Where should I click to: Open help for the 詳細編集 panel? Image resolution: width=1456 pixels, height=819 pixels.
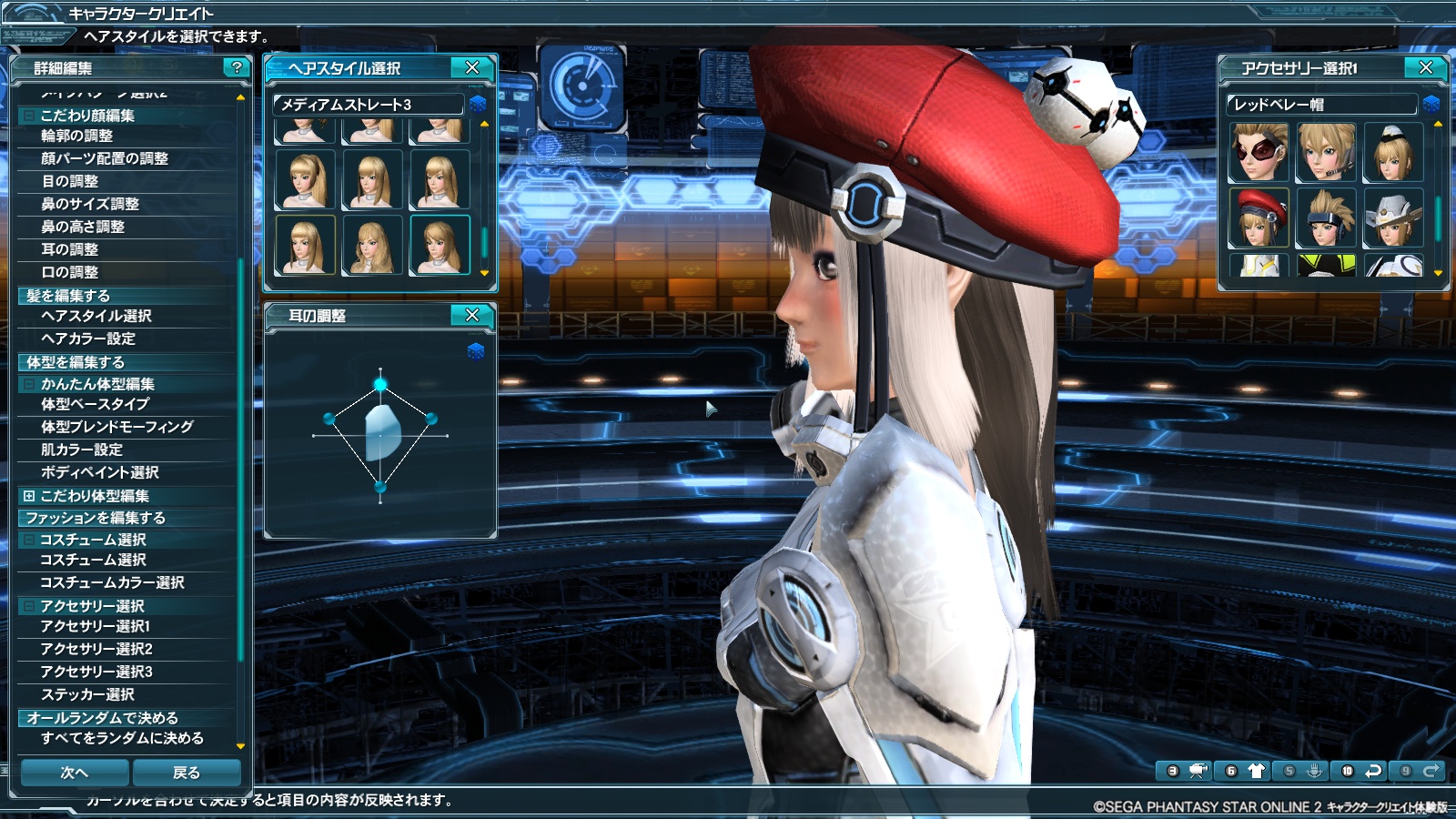(237, 68)
